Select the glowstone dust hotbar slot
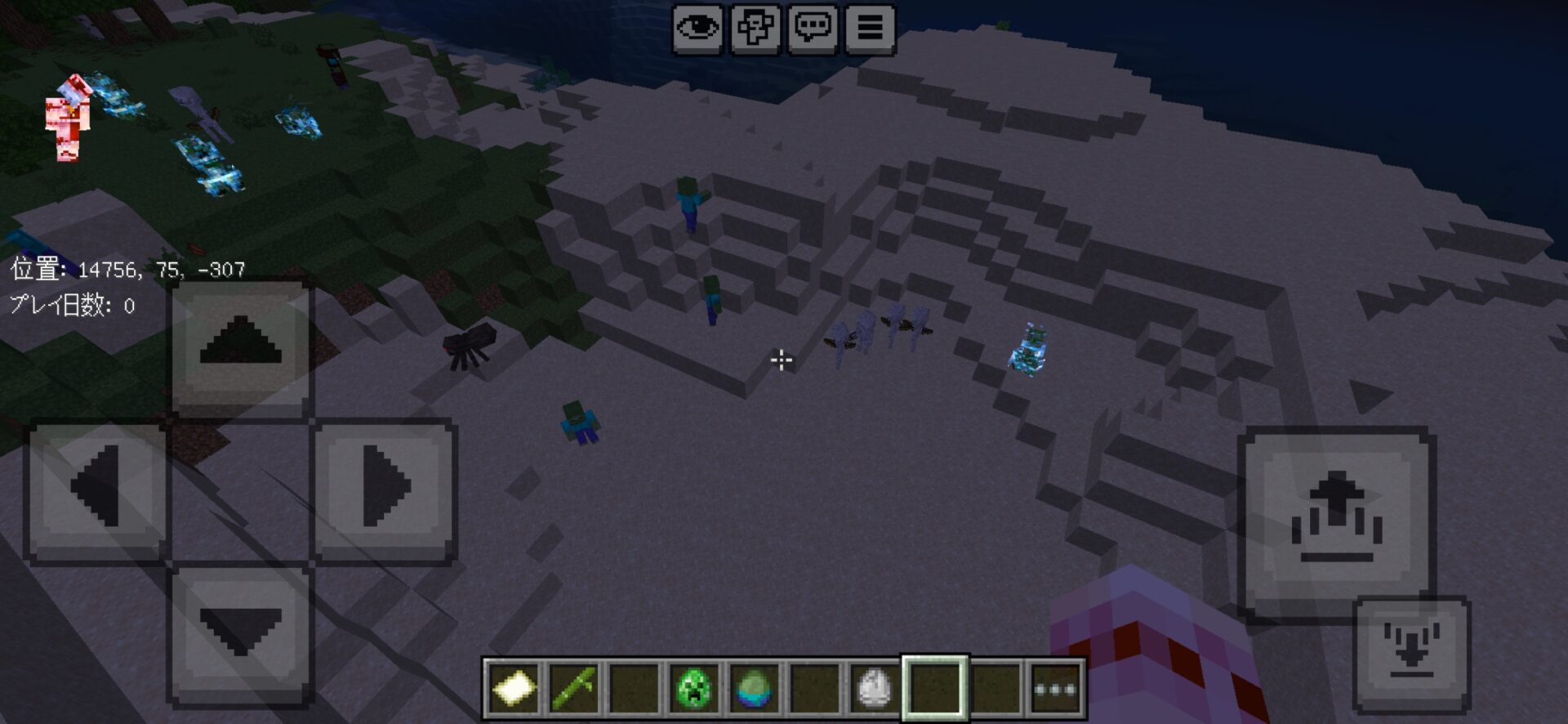 [x=514, y=688]
